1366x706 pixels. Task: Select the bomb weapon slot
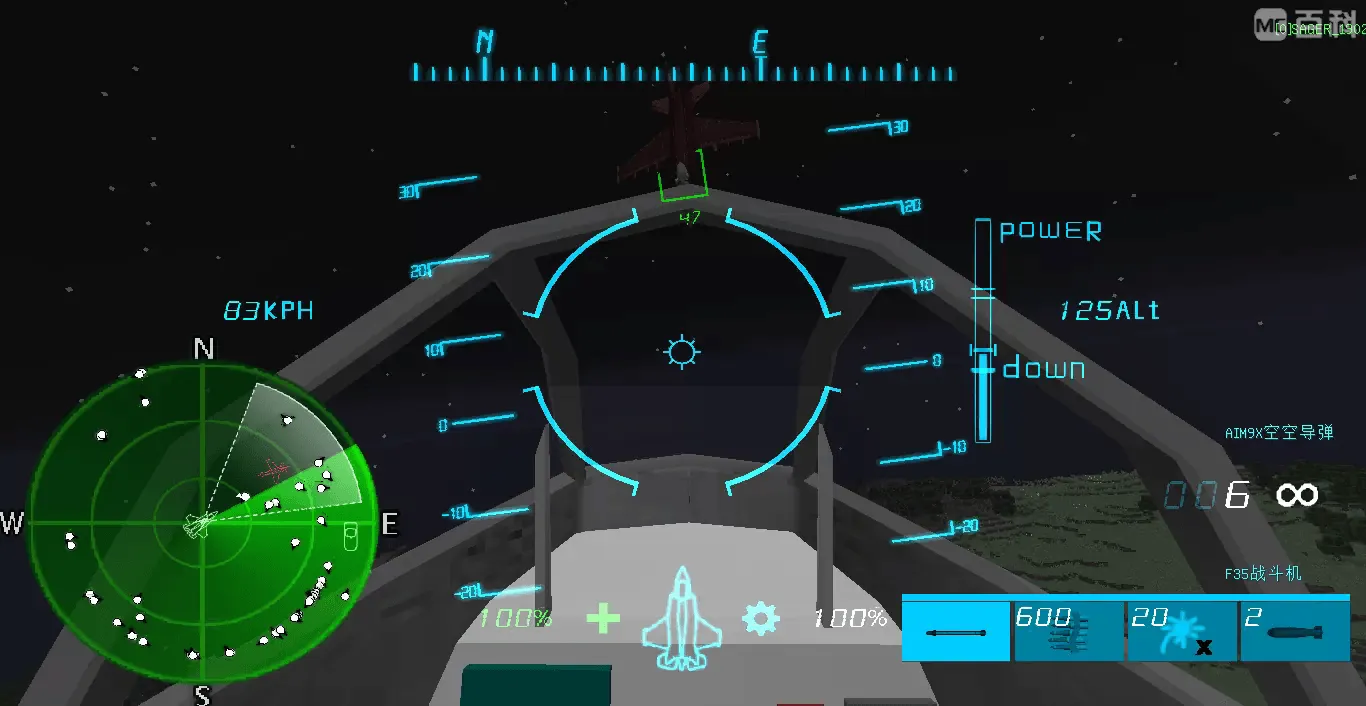click(x=1294, y=632)
